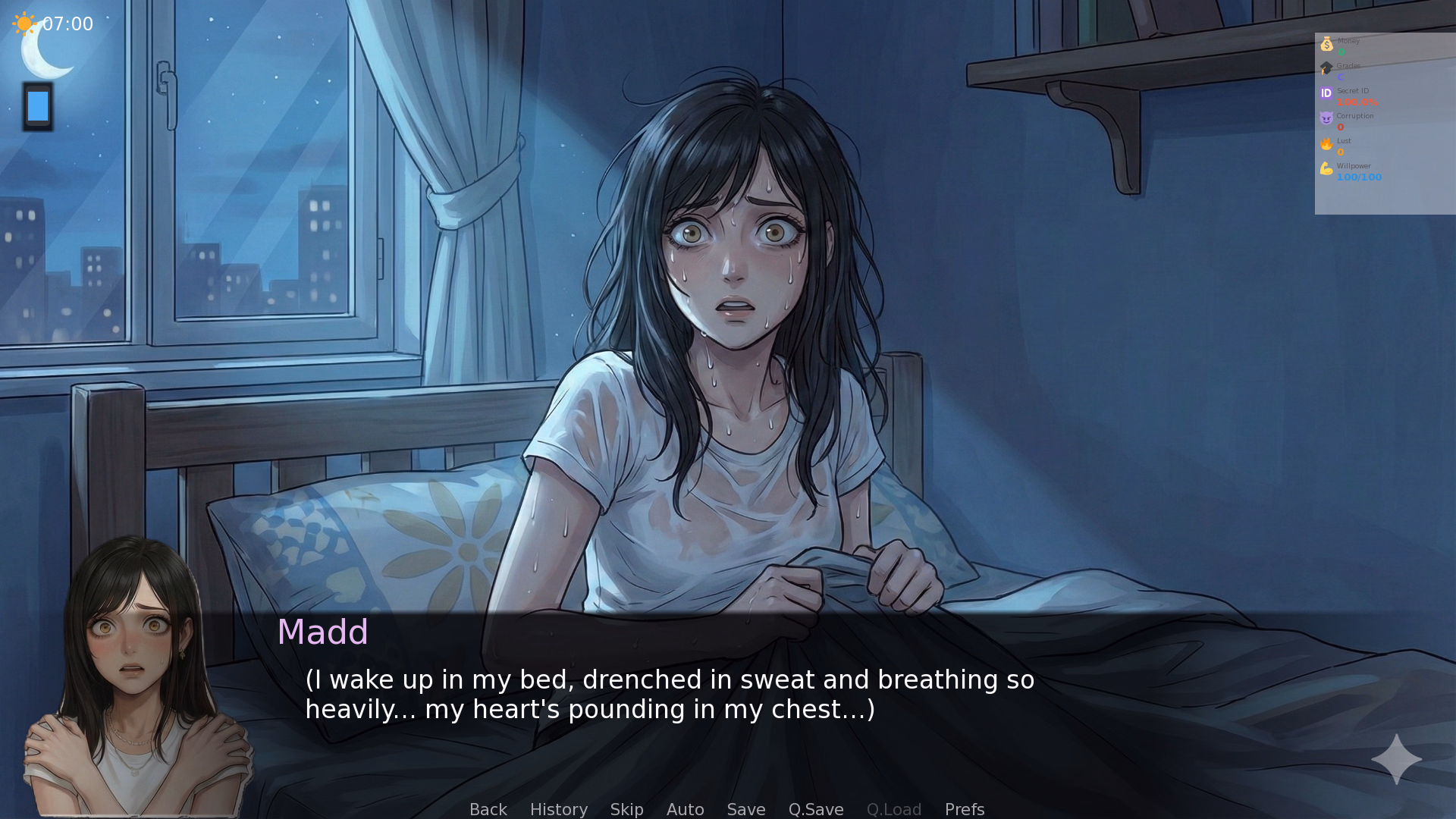
Task: Go Back to the previous line
Action: (488, 809)
